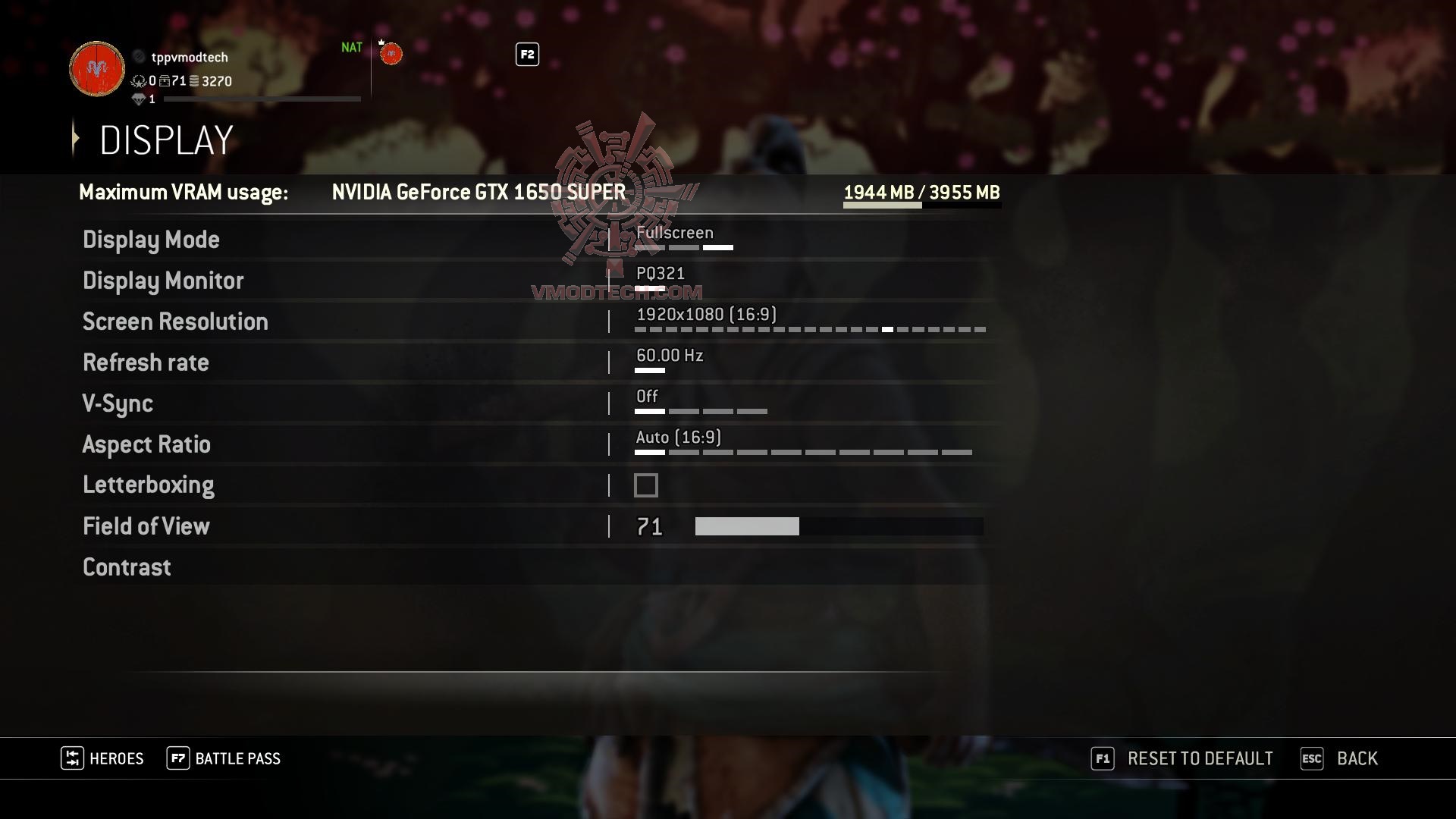Click the Heroes crossed-swords icon
The height and width of the screenshot is (819, 1456).
[x=74, y=758]
